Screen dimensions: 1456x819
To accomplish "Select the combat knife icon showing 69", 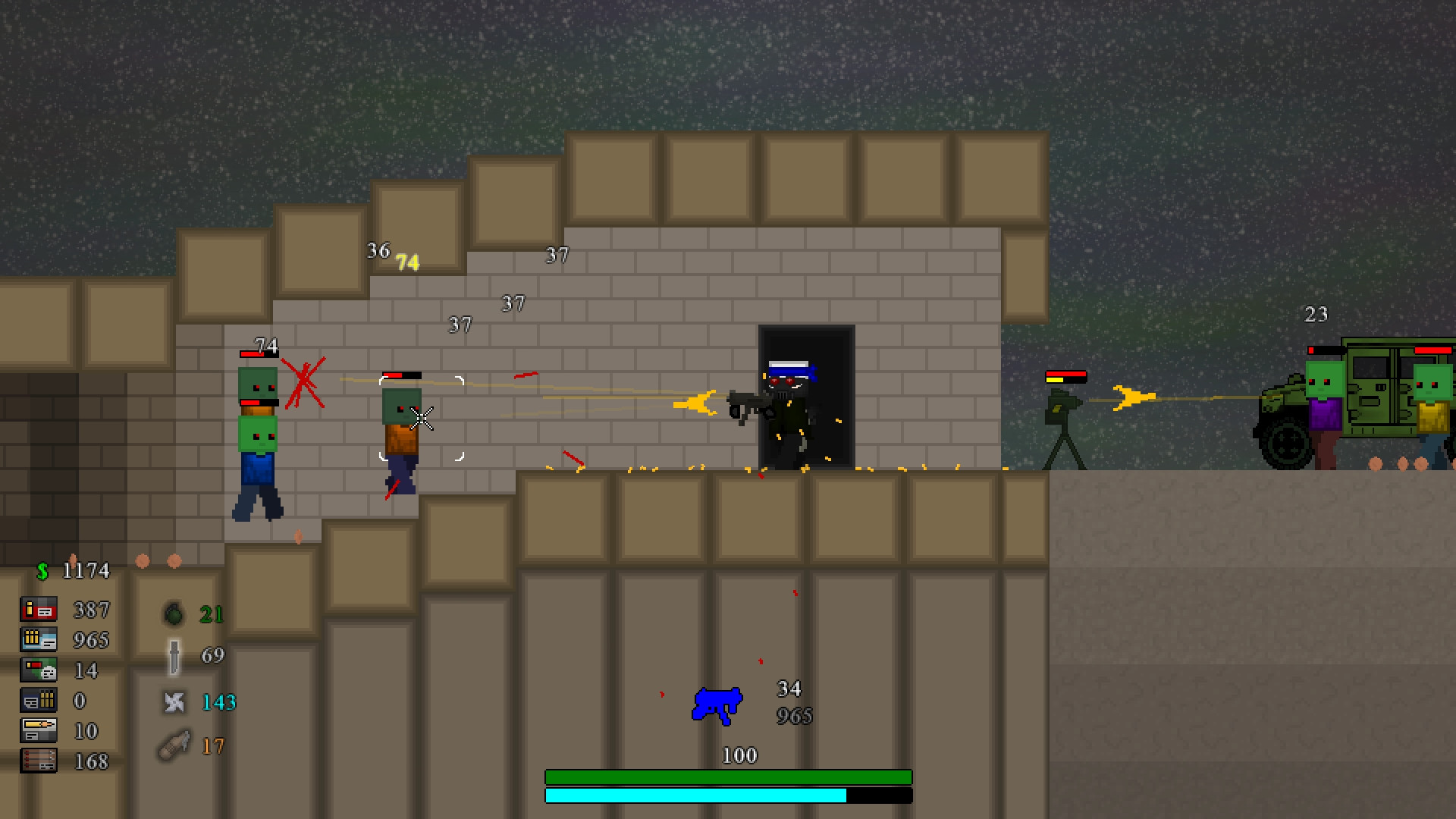I will 174,656.
